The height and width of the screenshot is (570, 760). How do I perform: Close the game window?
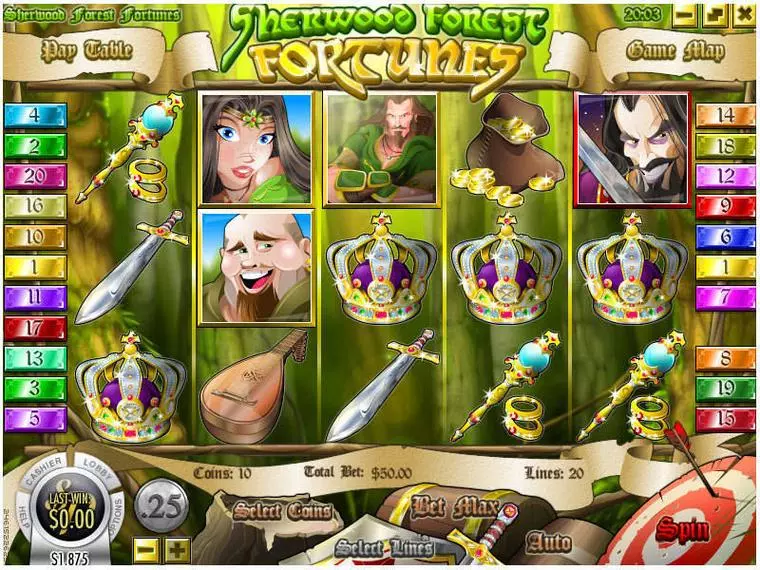click(744, 15)
